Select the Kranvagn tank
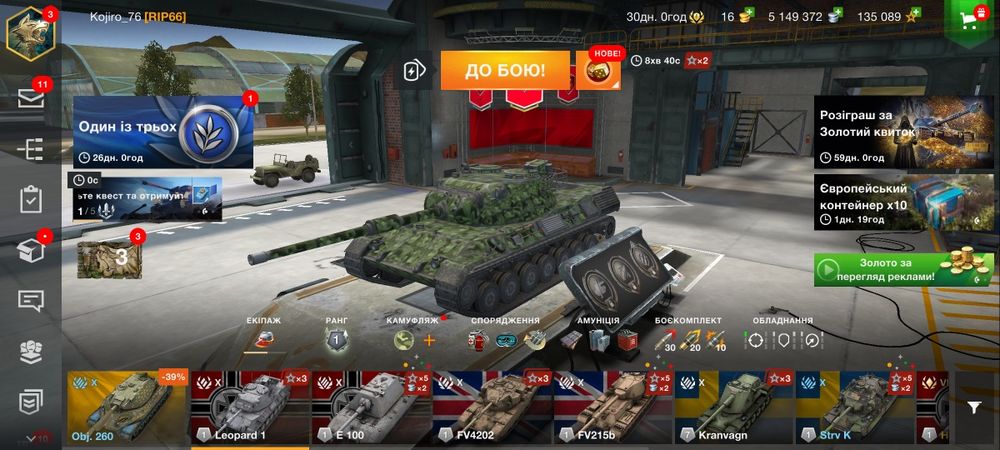This screenshot has height=450, width=1000. 734,407
